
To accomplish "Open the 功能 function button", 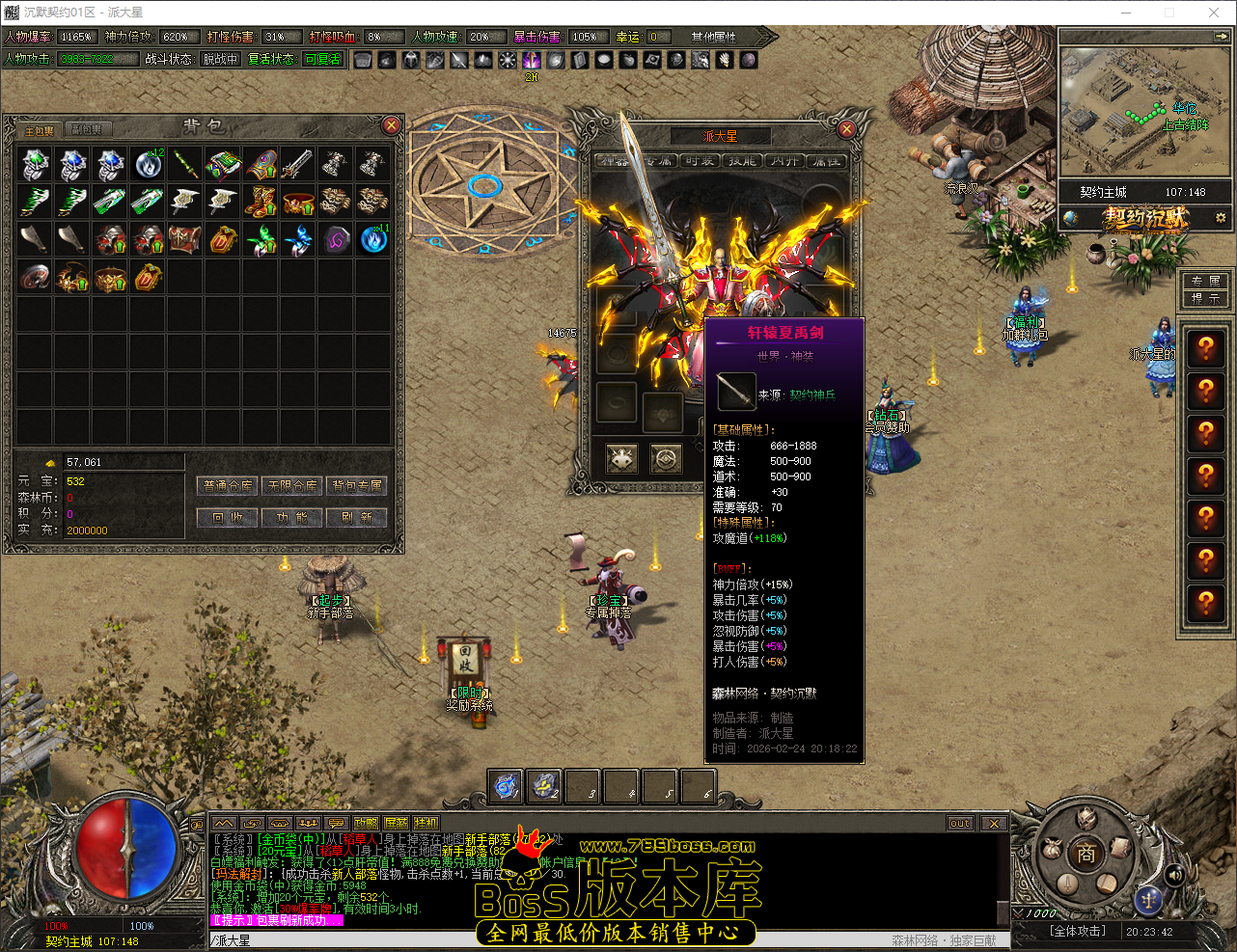I will pos(292,517).
